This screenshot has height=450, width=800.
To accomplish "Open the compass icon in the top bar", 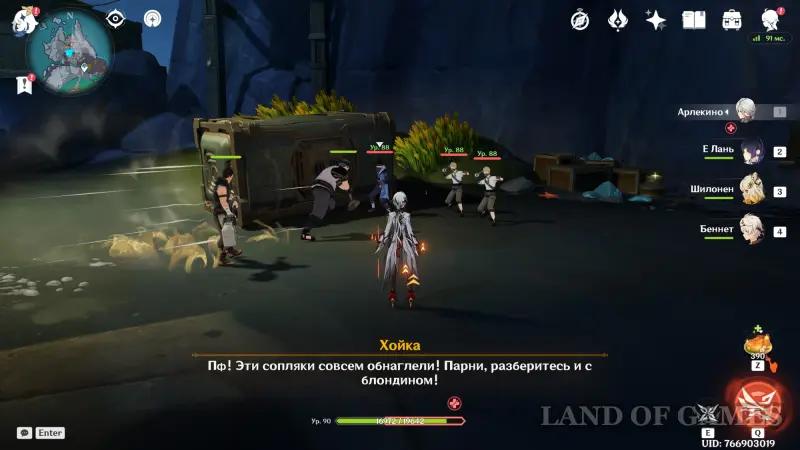I will tap(580, 20).
